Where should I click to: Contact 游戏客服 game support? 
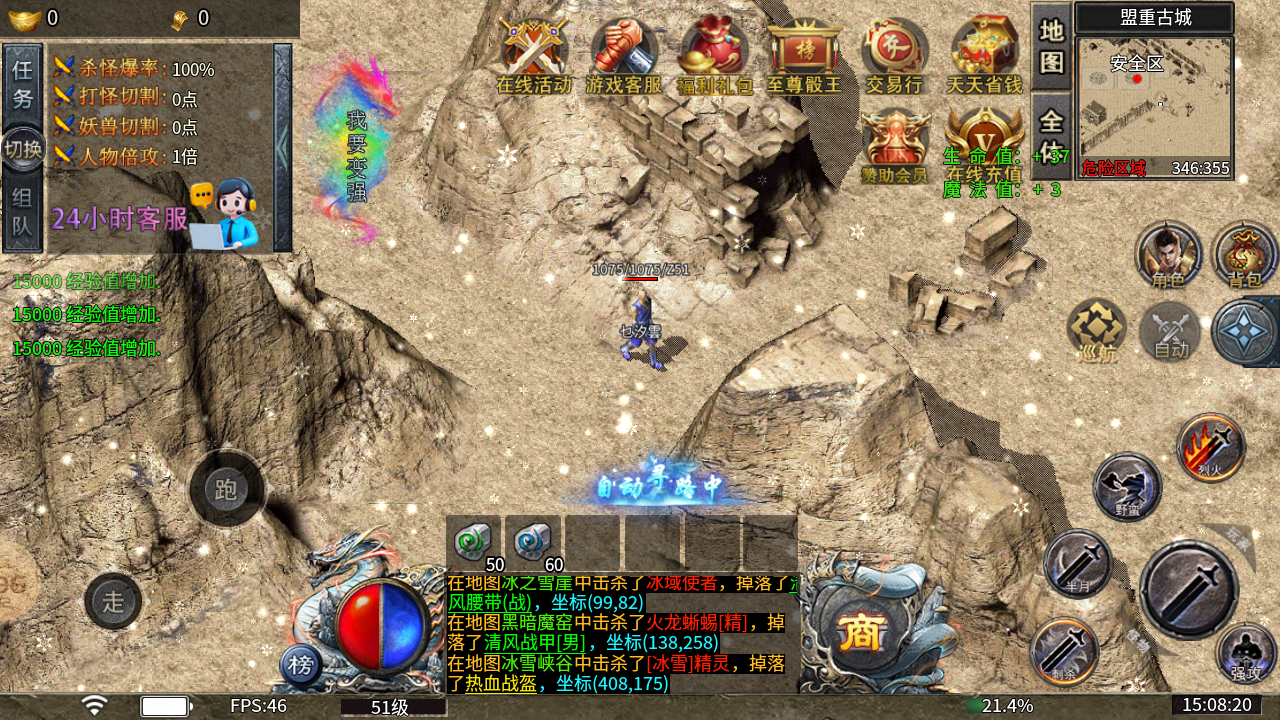[624, 56]
